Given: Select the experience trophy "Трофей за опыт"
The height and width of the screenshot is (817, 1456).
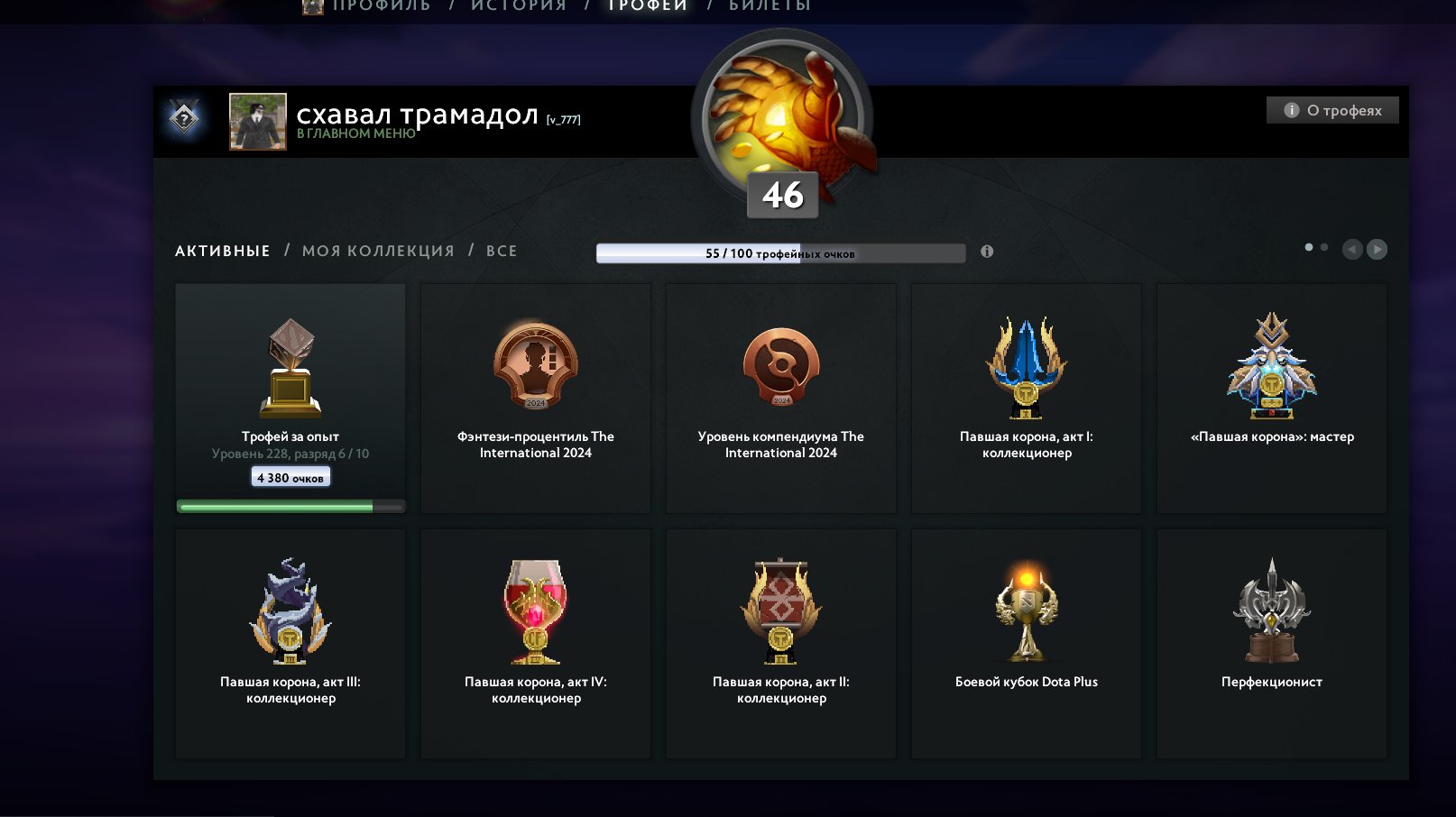Looking at the screenshot, I should point(290,379).
